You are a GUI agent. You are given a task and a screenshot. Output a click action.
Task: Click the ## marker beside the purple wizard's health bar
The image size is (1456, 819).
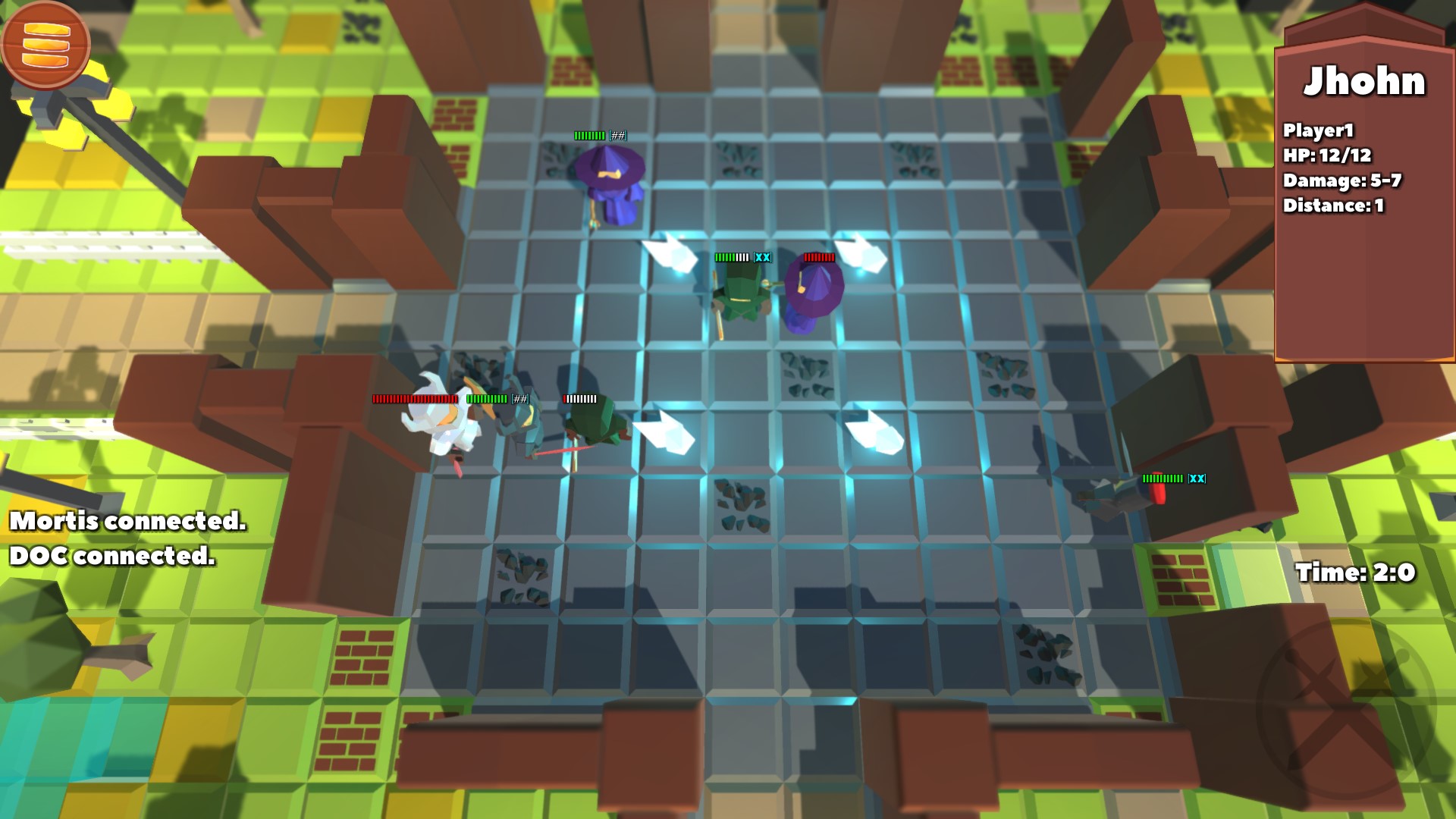(x=617, y=136)
